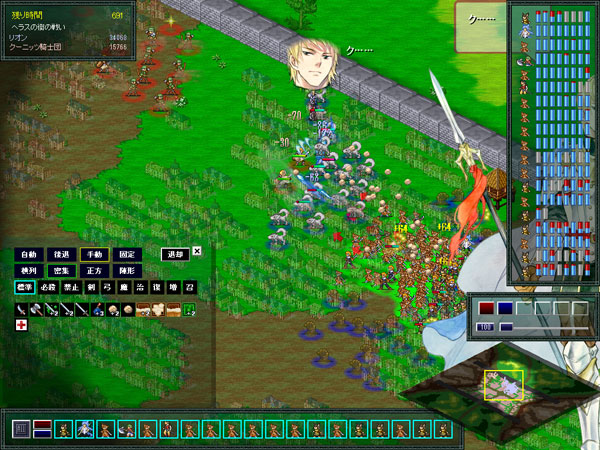The image size is (600, 450).
Task: Filter skills by 剣 sword
Action: click(93, 288)
